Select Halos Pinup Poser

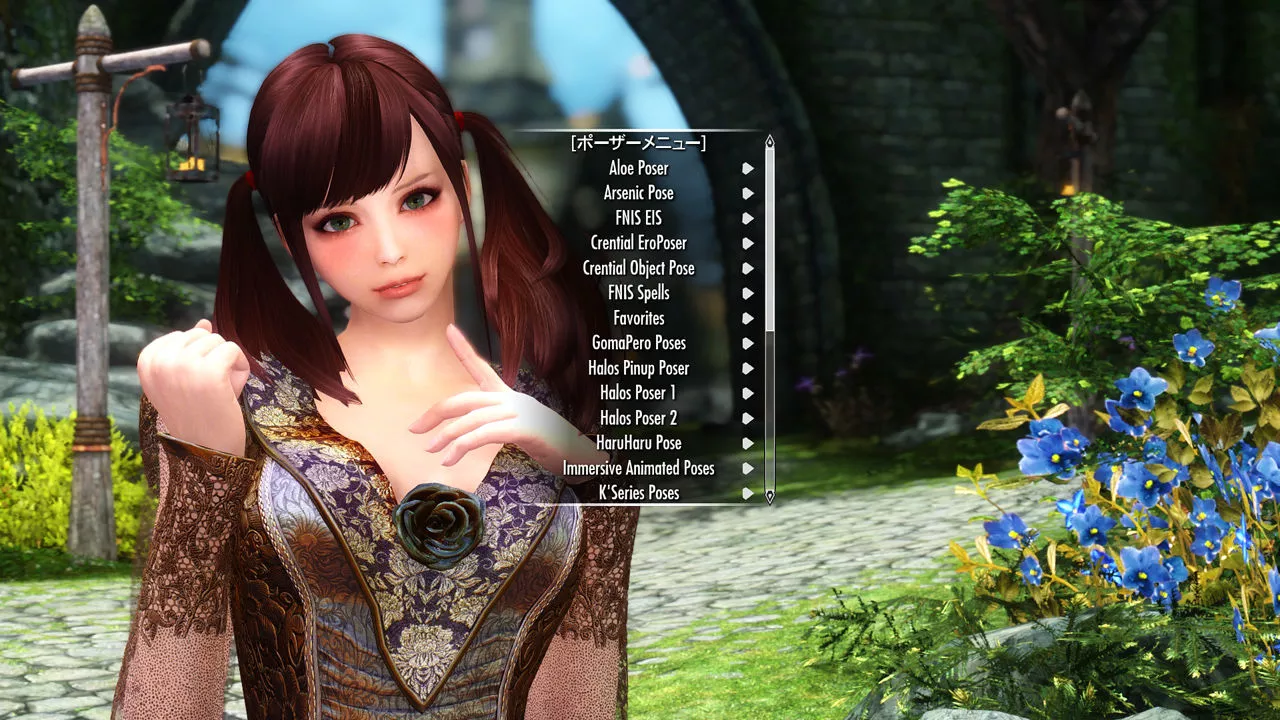[x=638, y=368]
